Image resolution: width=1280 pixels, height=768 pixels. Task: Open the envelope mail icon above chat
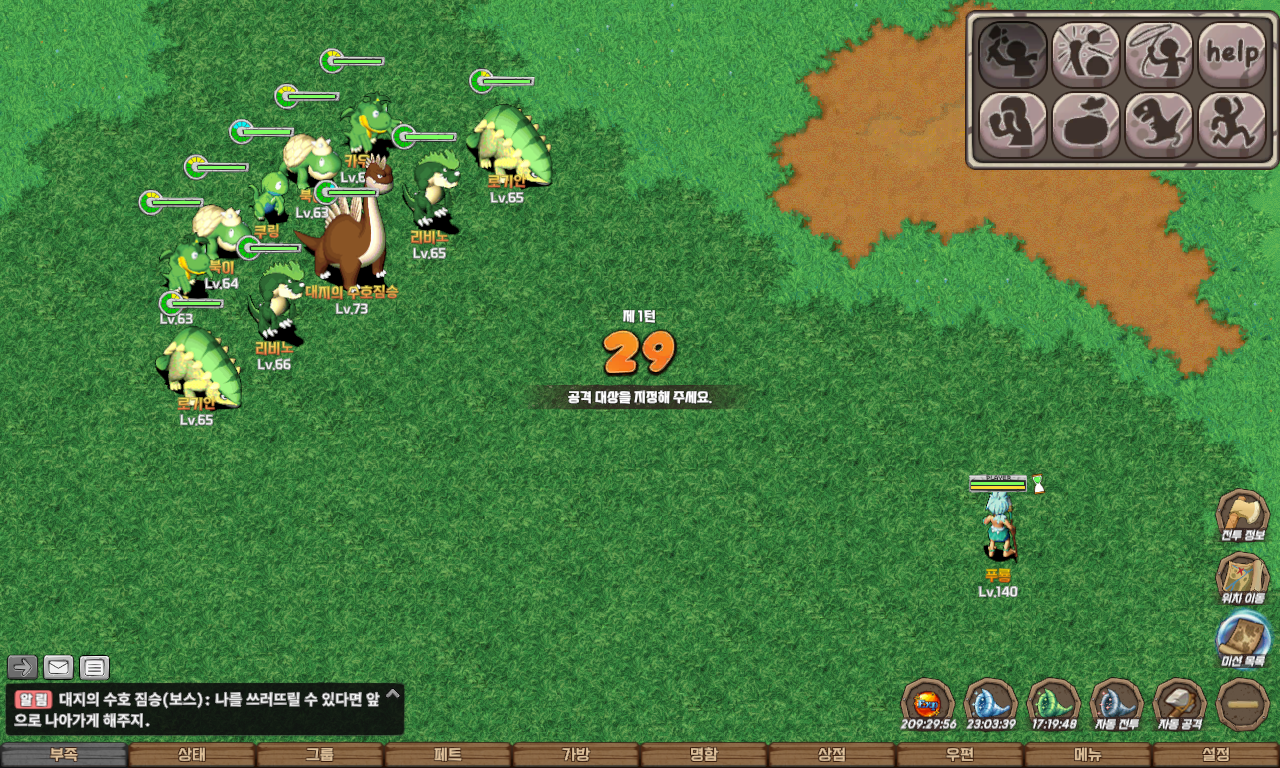click(x=59, y=667)
